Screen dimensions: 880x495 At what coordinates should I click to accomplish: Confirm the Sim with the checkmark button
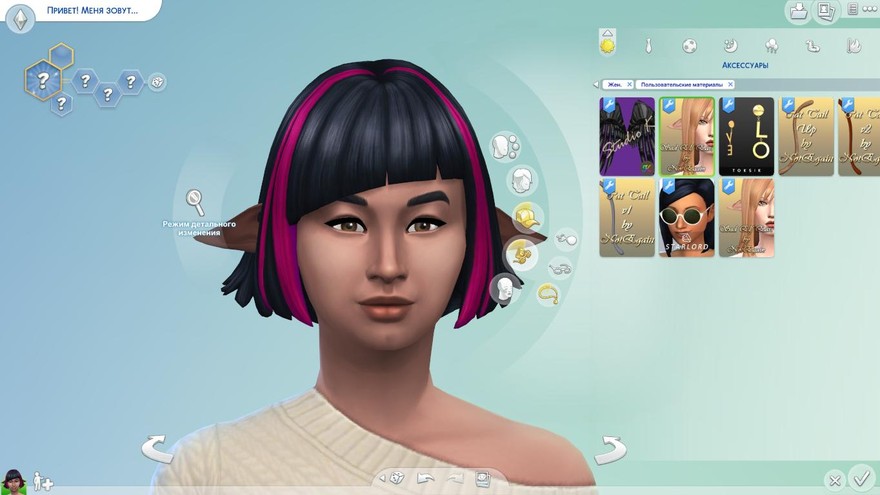point(860,478)
